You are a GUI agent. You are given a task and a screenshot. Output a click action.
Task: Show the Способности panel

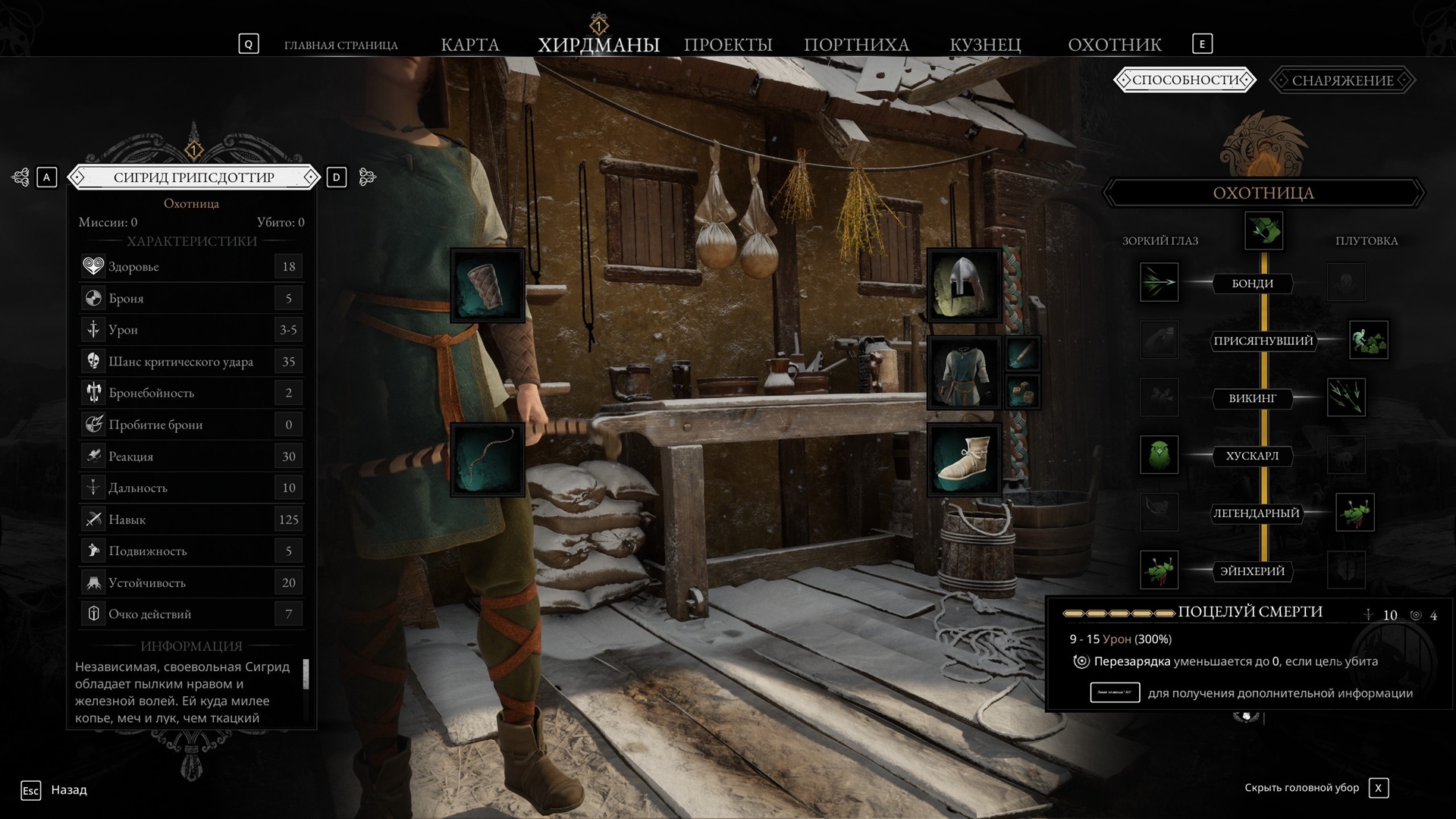coord(1185,80)
